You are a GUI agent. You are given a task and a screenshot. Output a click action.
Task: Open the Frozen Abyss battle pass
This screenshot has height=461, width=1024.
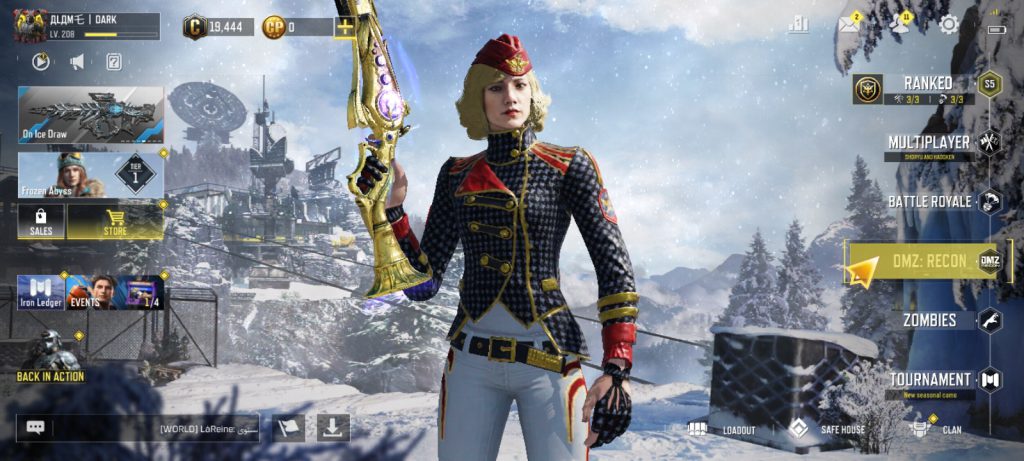pyautogui.click(x=90, y=174)
